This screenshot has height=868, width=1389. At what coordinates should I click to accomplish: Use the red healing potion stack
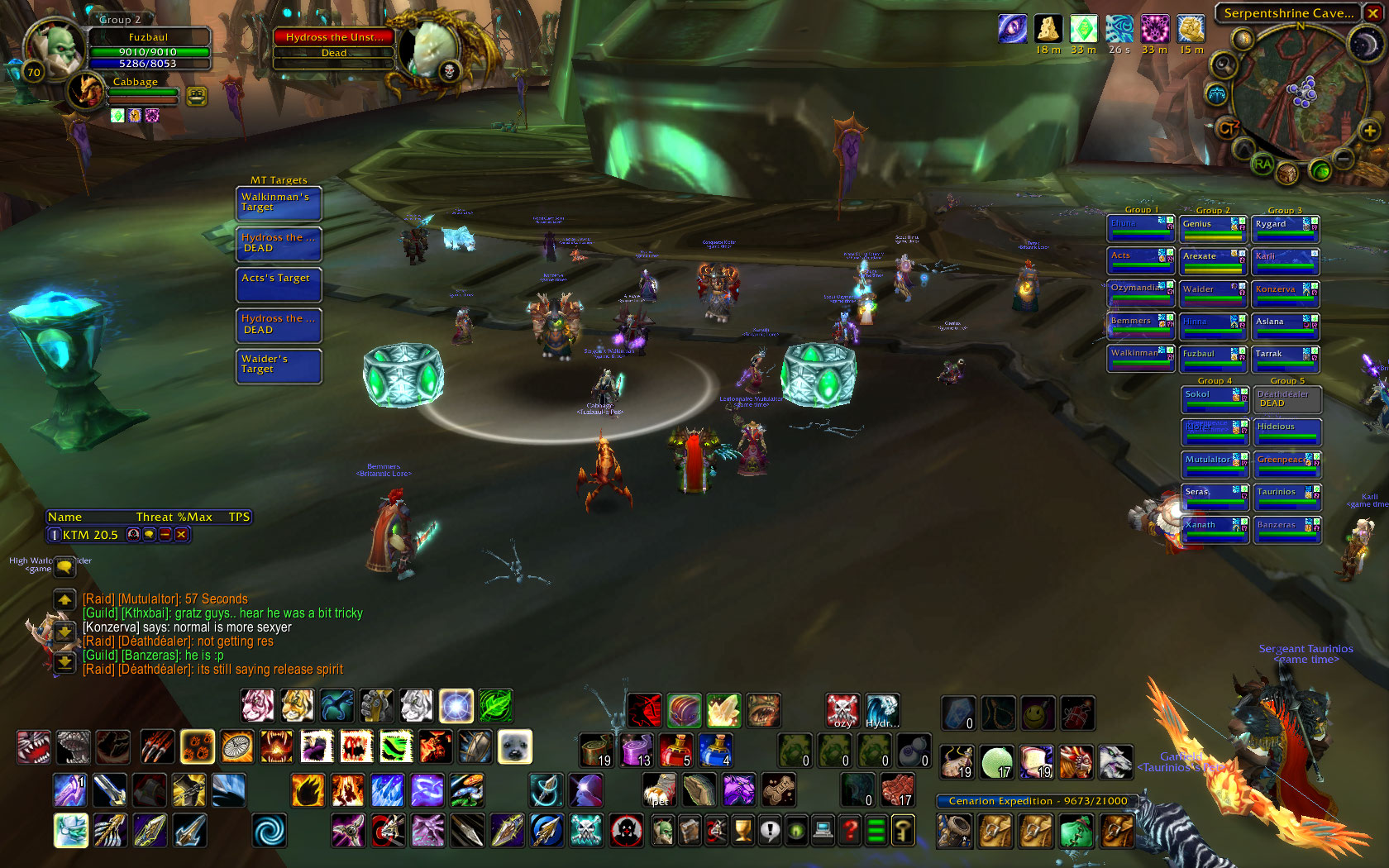coord(675,749)
